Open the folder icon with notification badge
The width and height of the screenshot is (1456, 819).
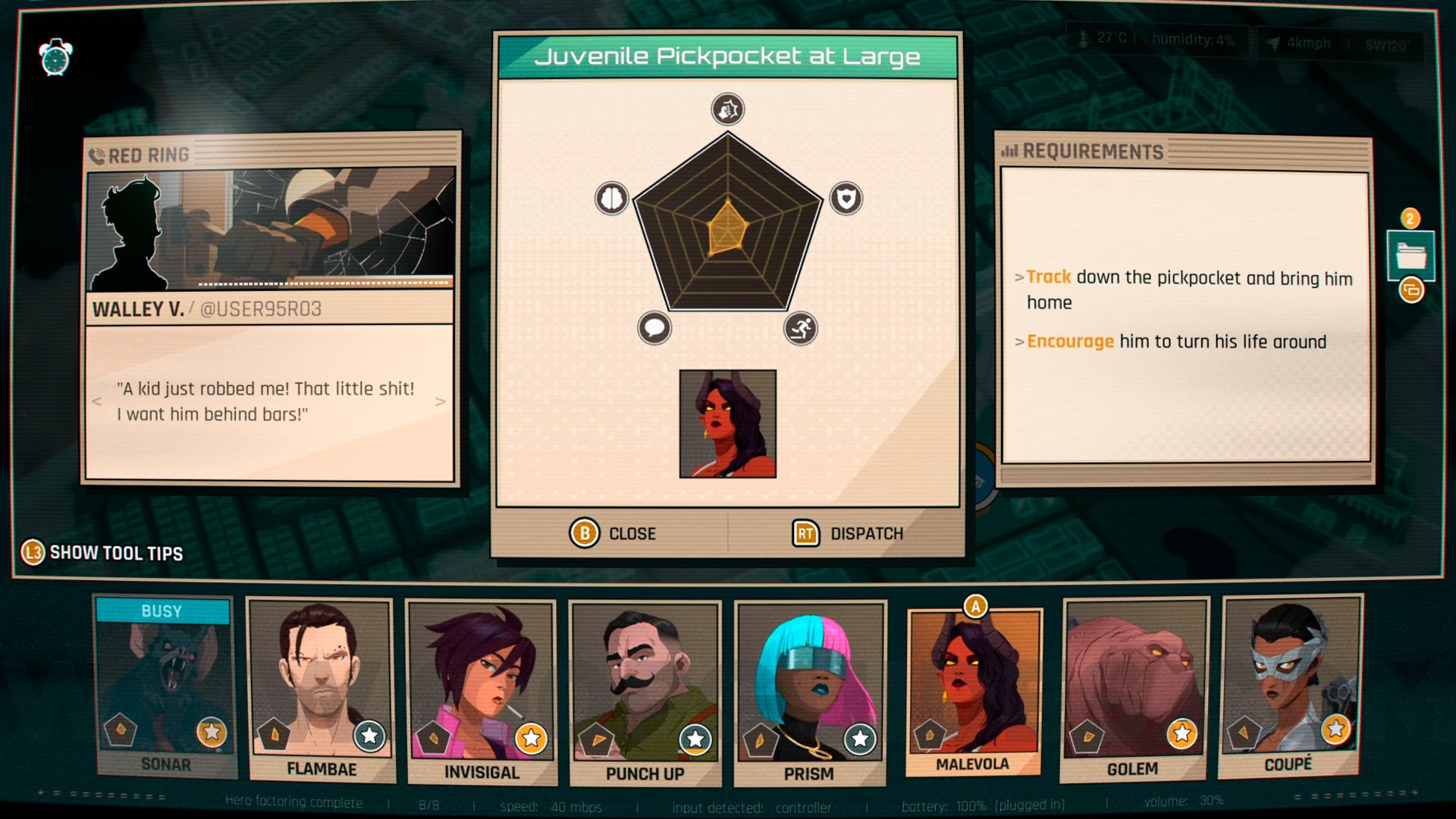[x=1410, y=256]
